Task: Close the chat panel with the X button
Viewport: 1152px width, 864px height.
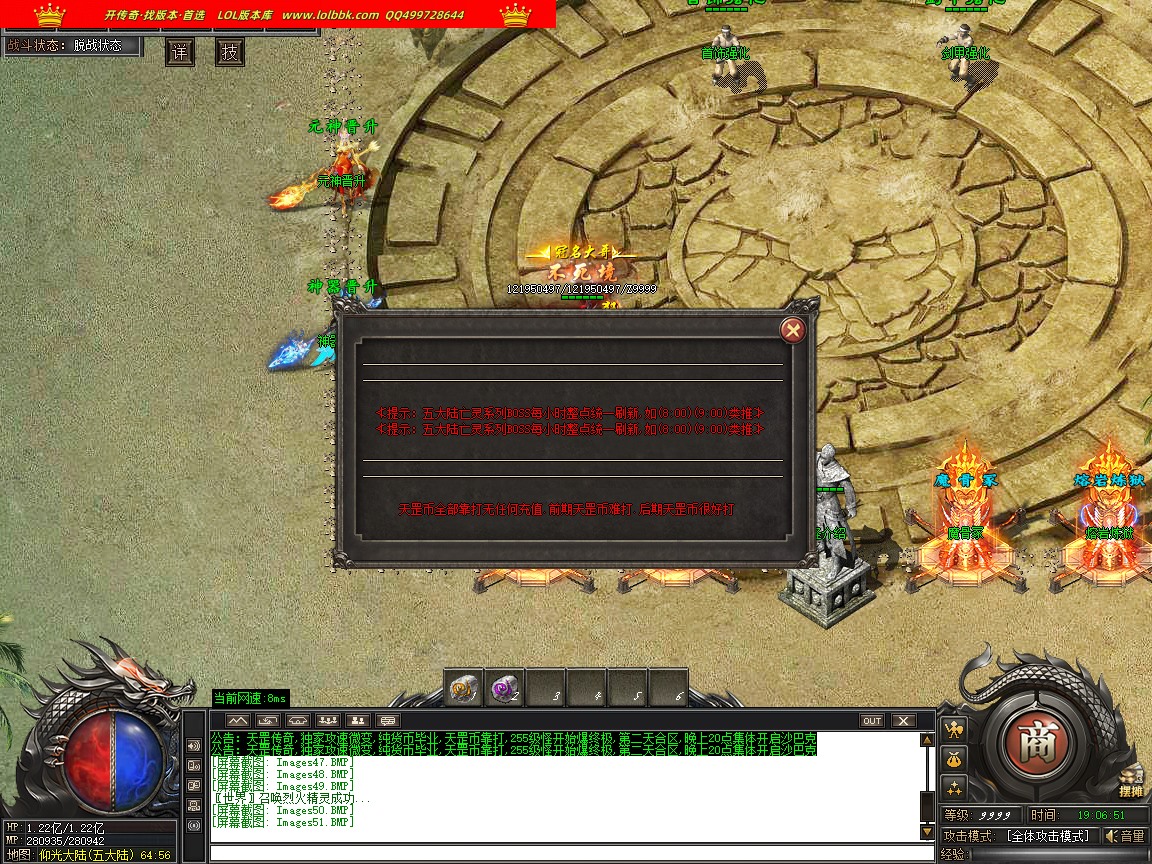Action: (x=903, y=720)
